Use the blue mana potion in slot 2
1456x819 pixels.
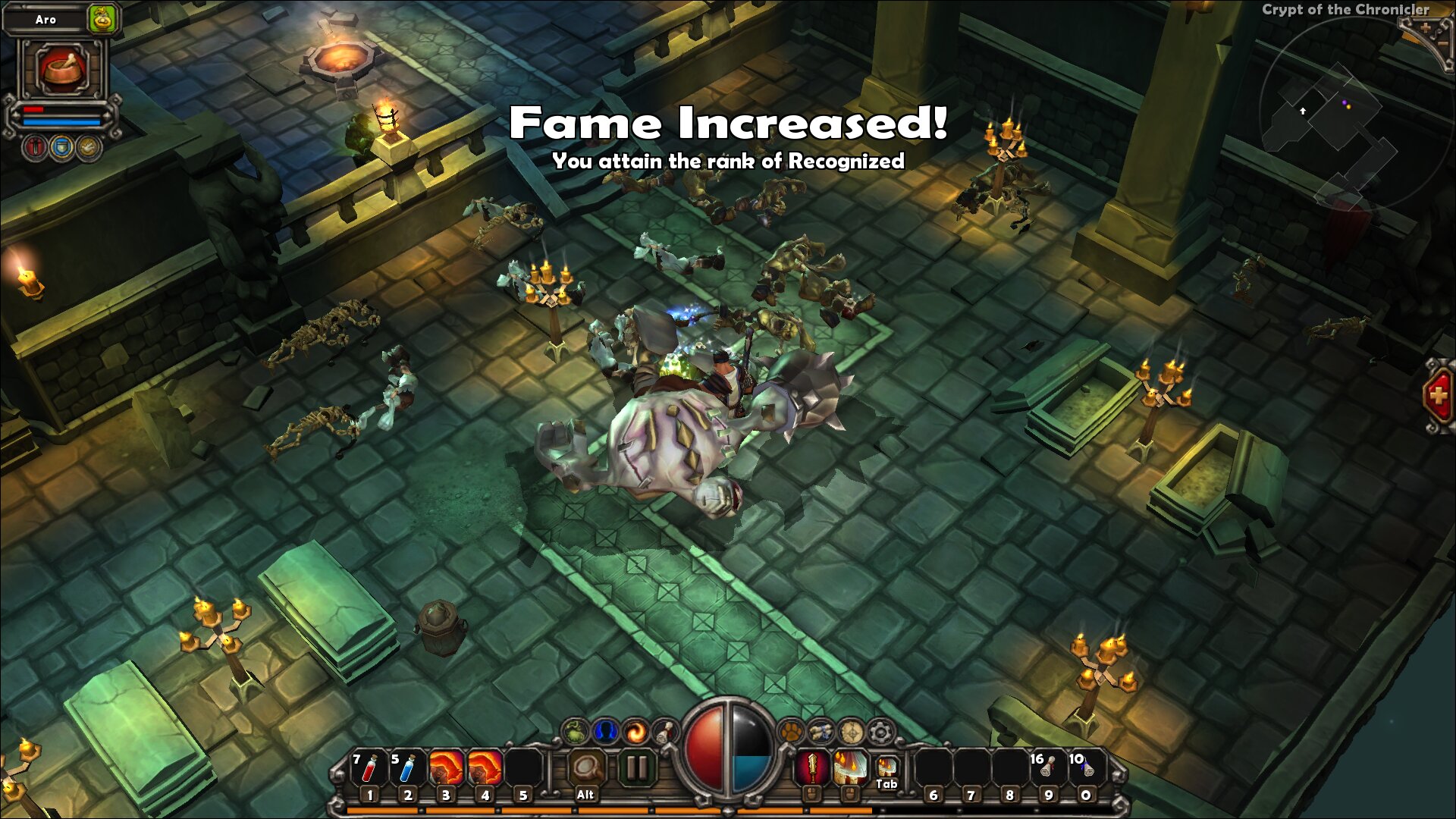pyautogui.click(x=407, y=769)
